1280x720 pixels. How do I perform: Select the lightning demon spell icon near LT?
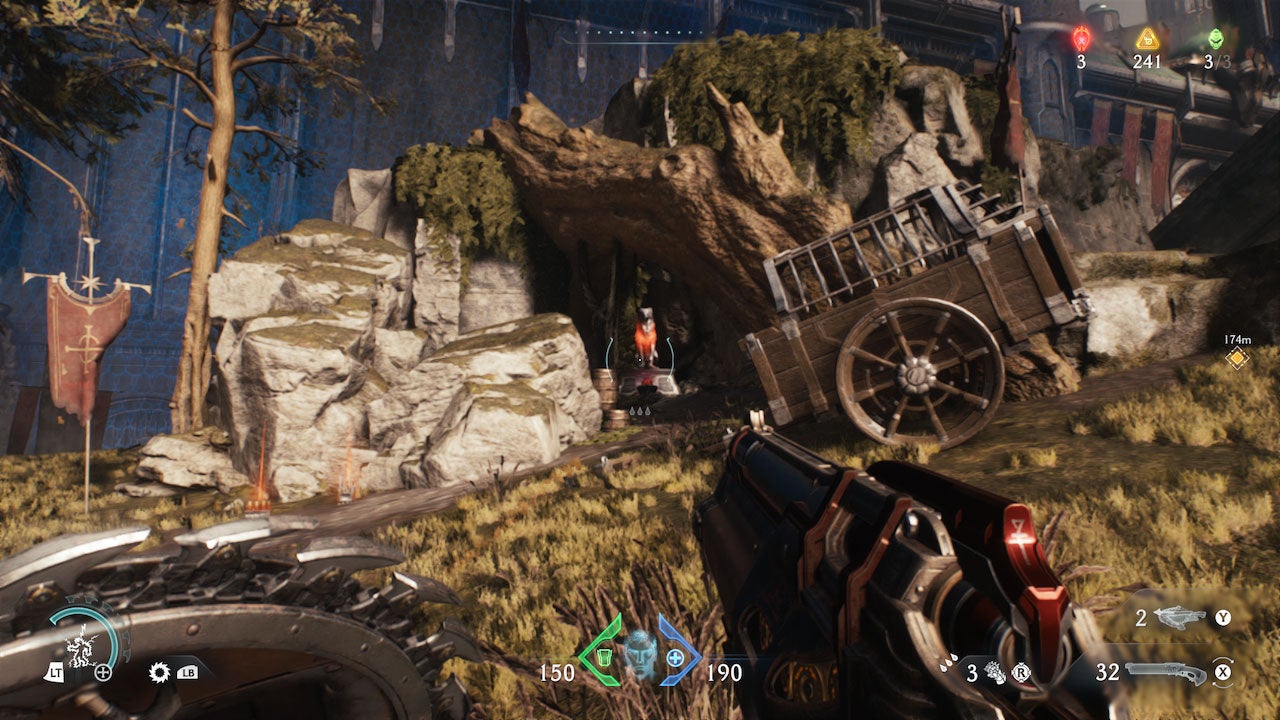(80, 648)
